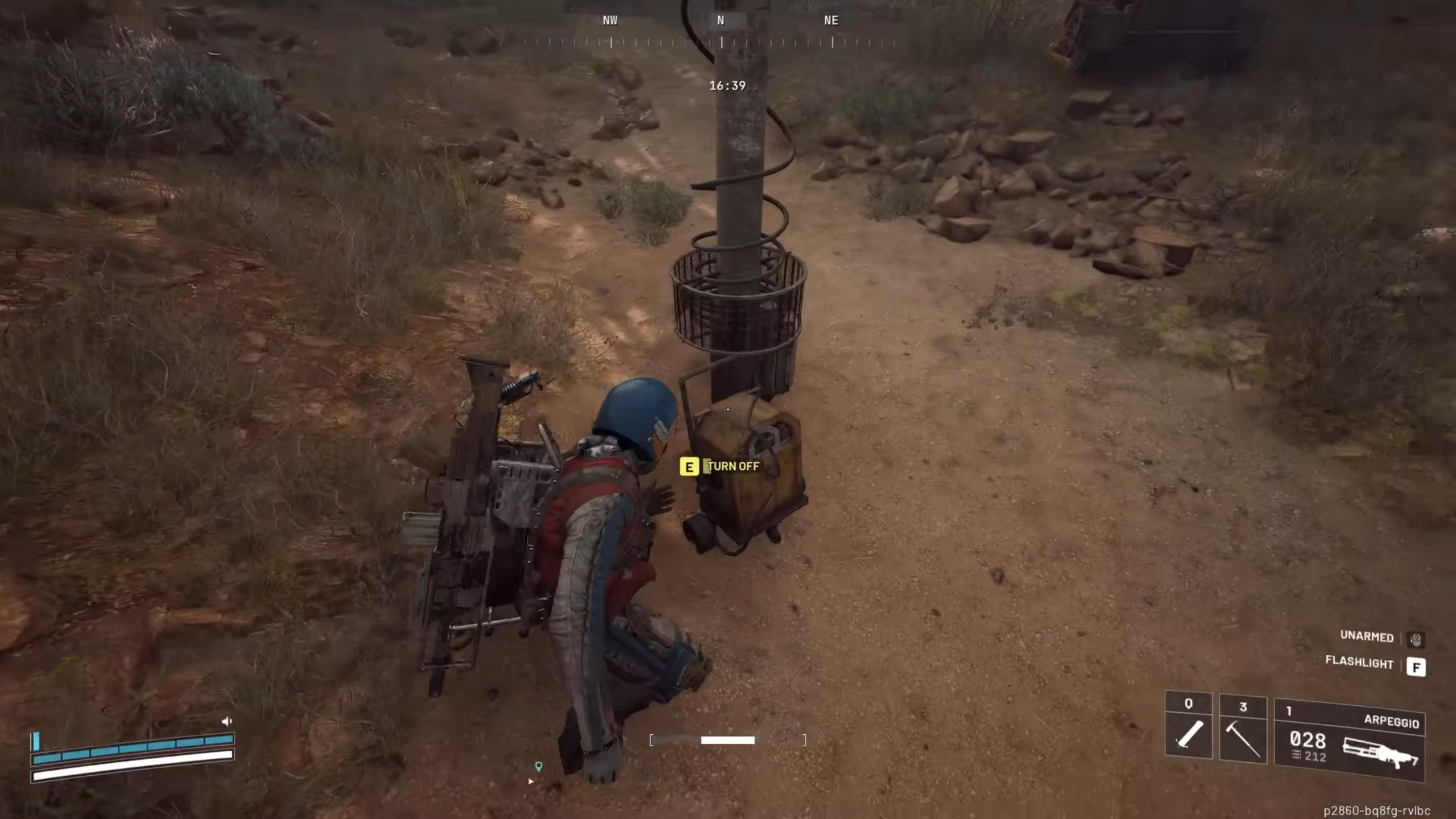This screenshot has height=819, width=1456.
Task: Click the NW compass heading marker
Action: click(x=610, y=20)
